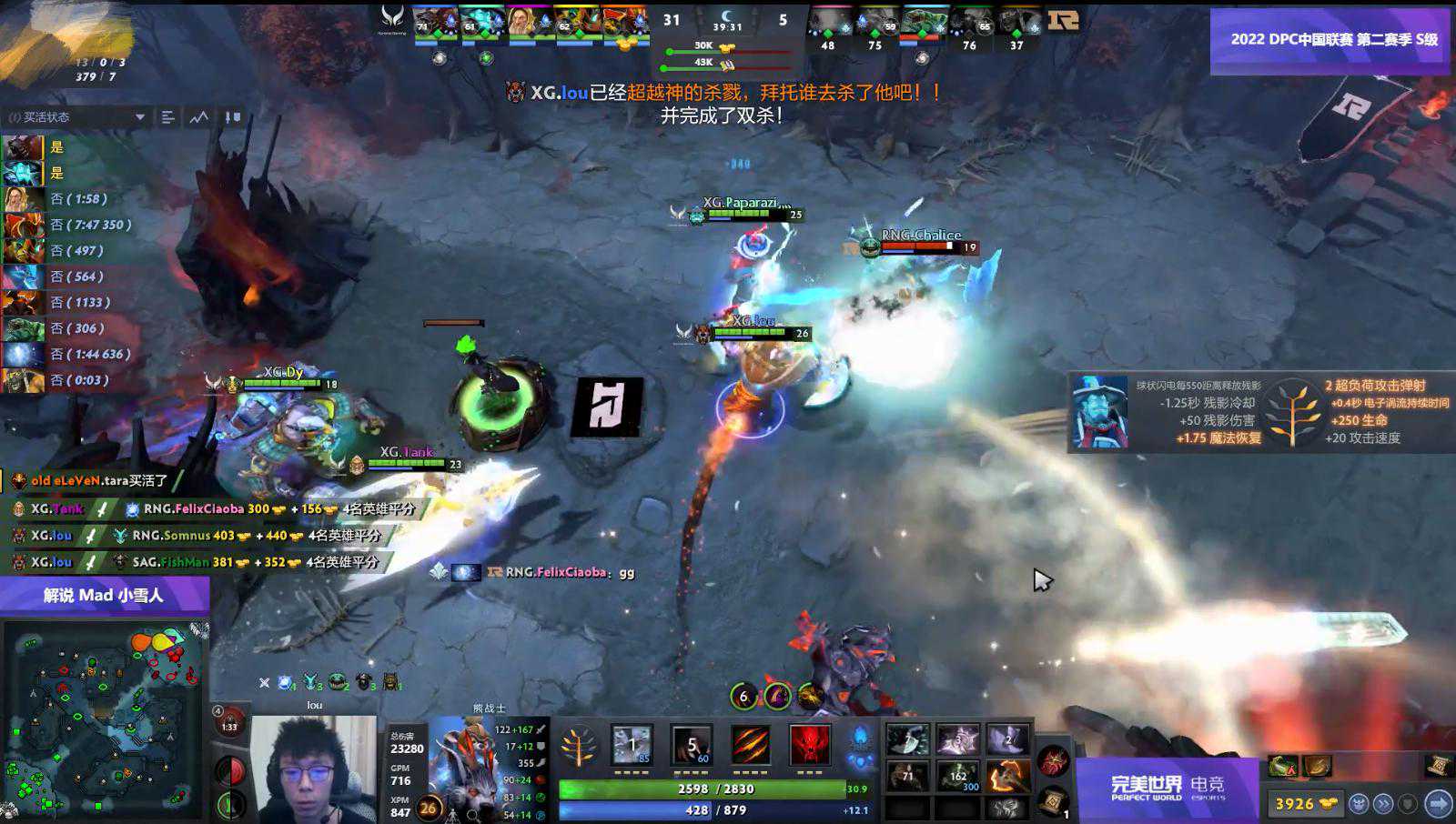Click the Ursa portrait in the buyback list

23,147
